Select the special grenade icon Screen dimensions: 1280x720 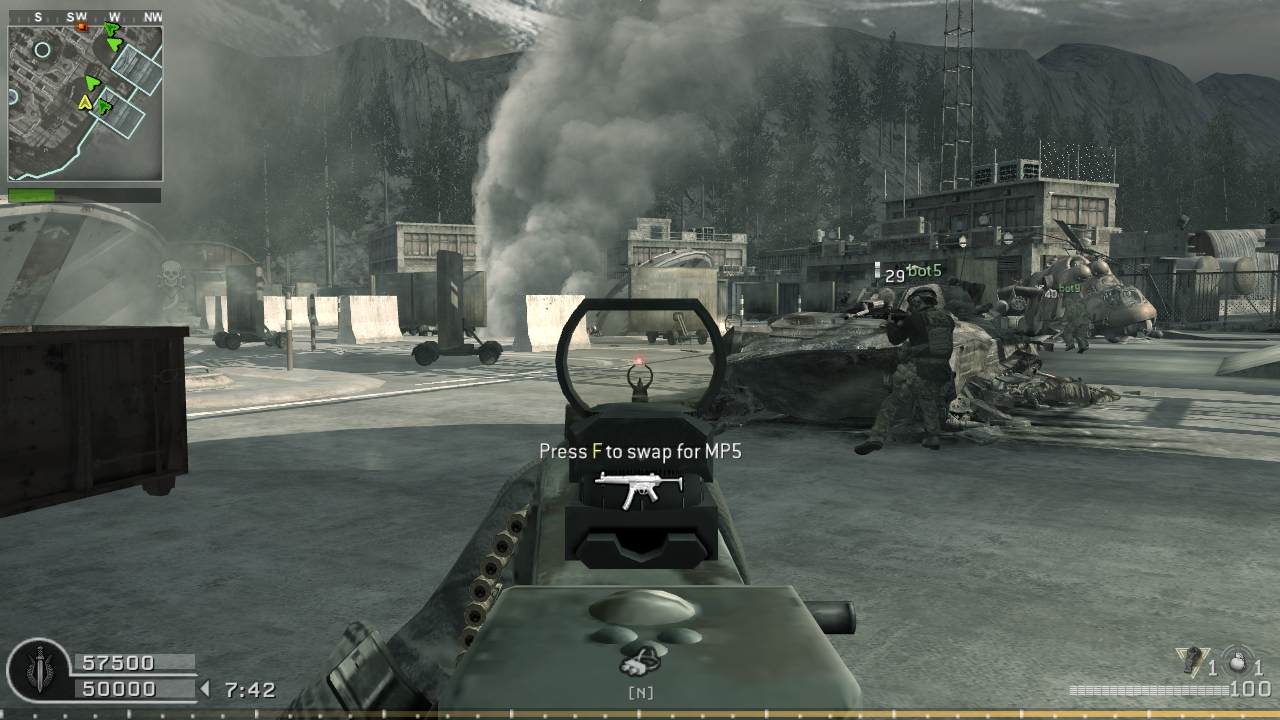(1190, 661)
